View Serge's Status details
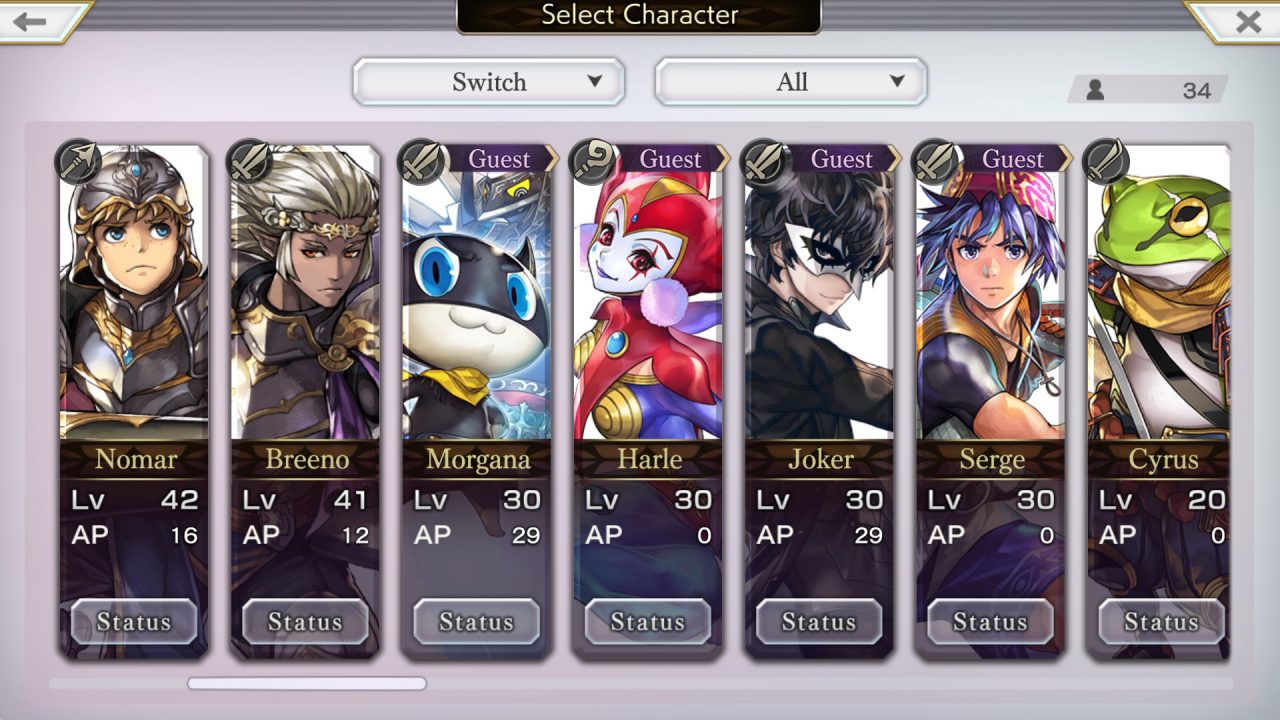Image resolution: width=1280 pixels, height=720 pixels. coord(990,622)
